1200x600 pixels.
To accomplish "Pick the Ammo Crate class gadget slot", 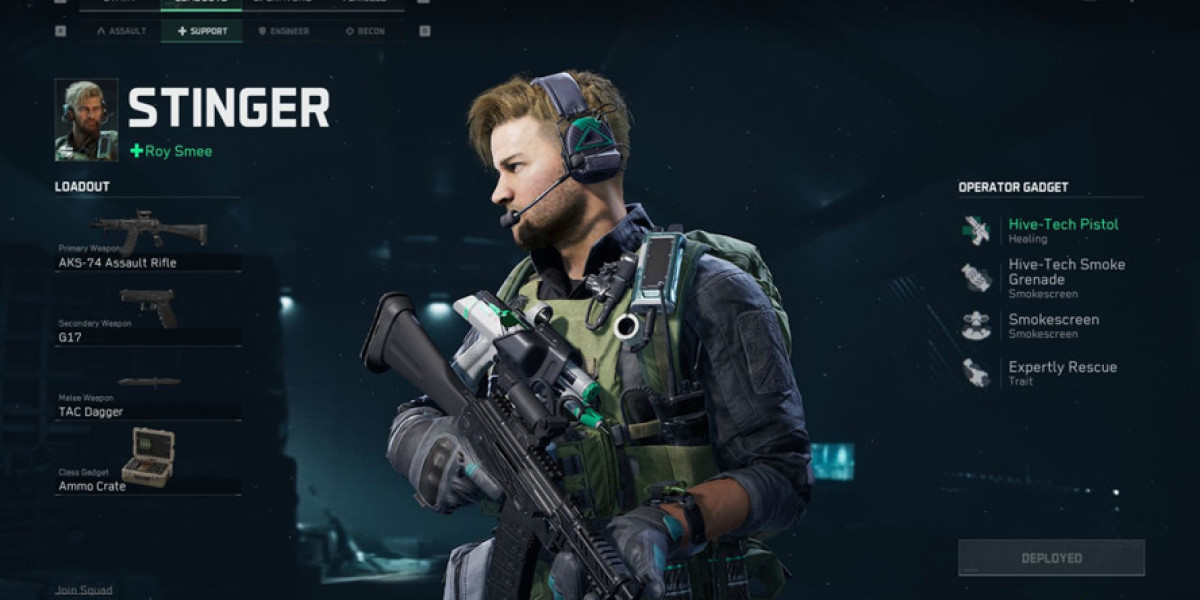I will point(148,463).
